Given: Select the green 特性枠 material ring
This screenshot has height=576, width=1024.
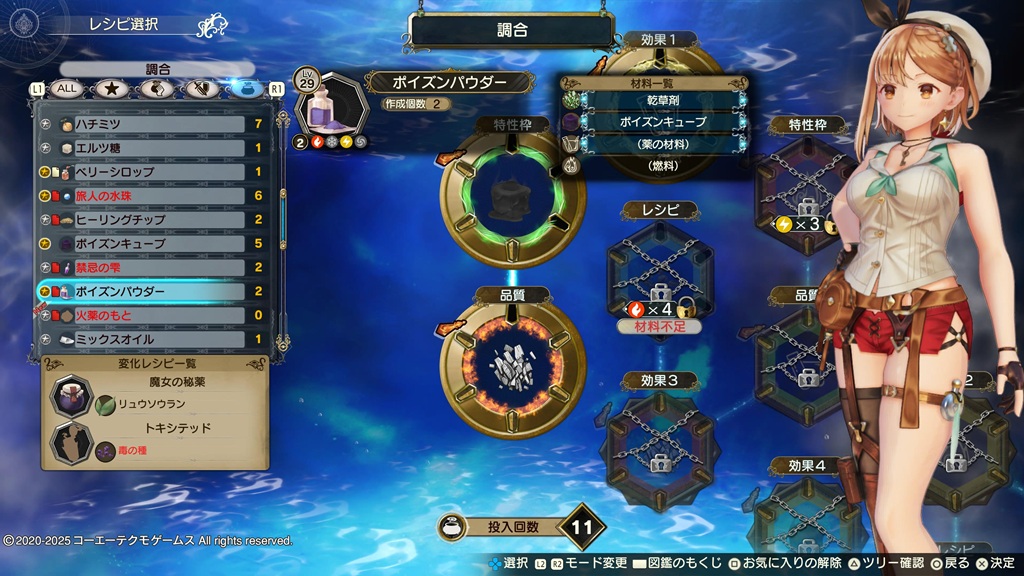Looking at the screenshot, I should [x=512, y=196].
